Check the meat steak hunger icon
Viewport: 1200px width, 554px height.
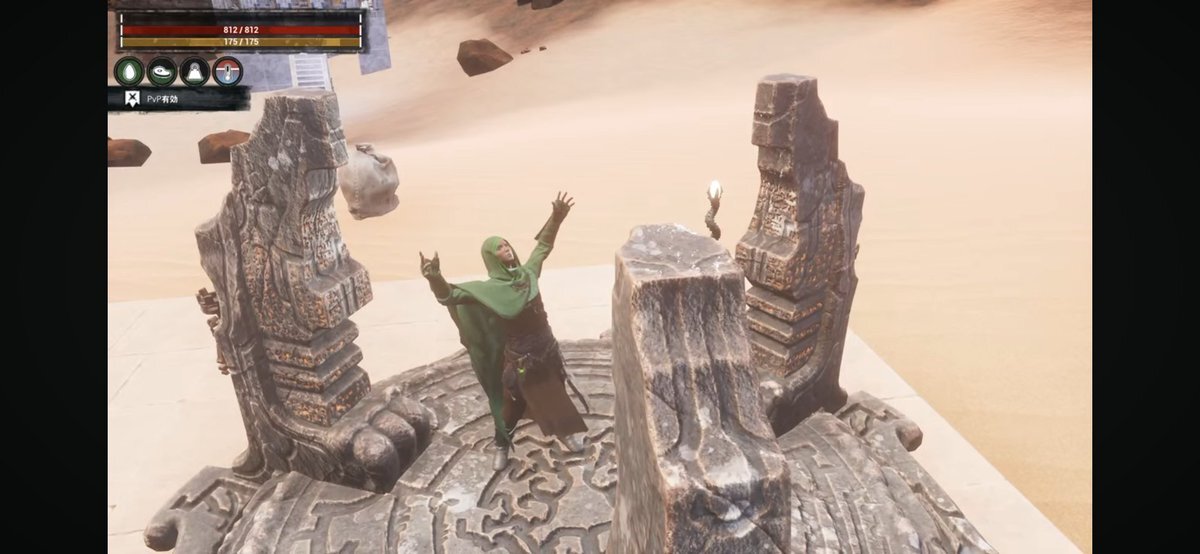point(162,71)
